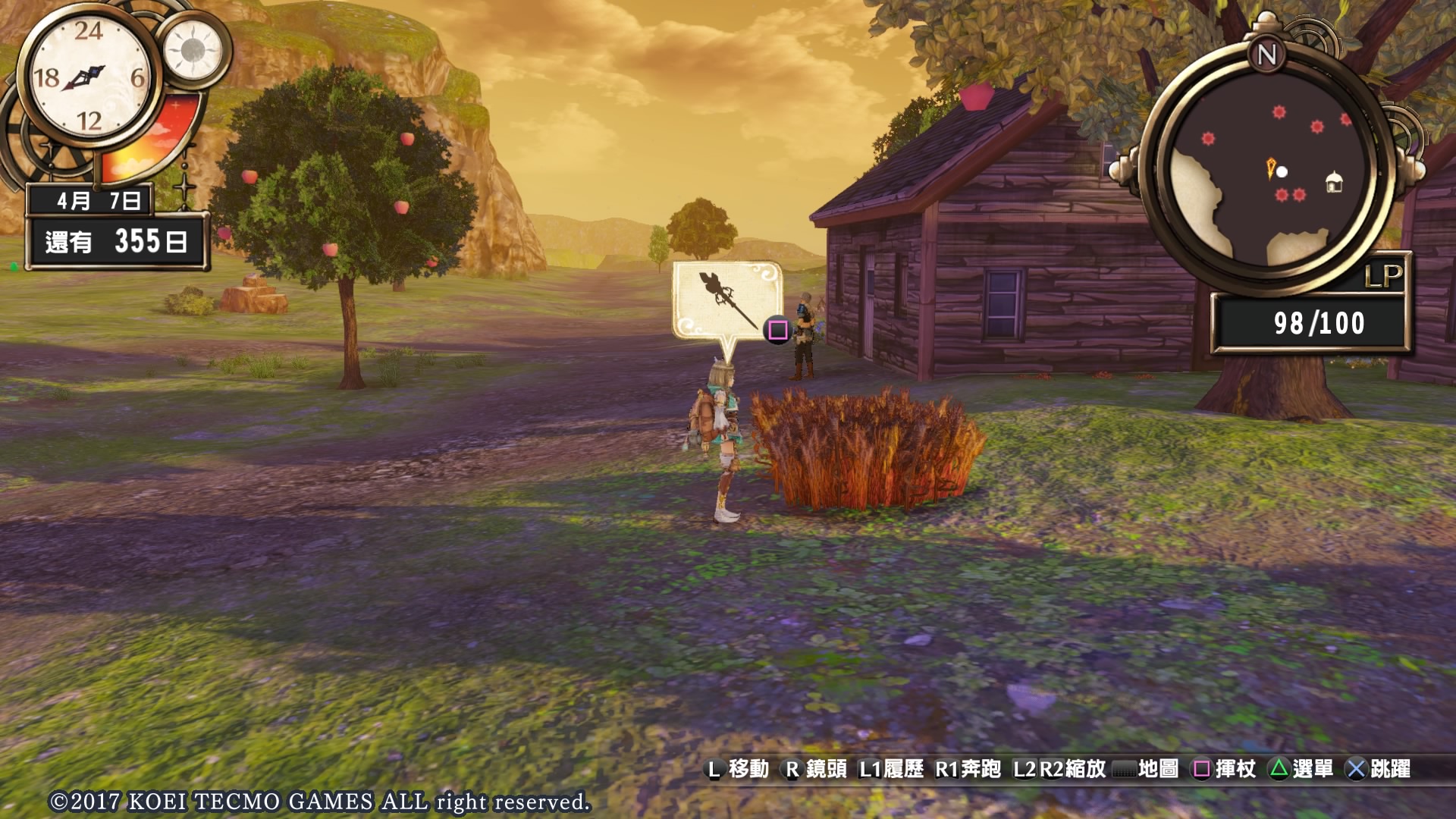The height and width of the screenshot is (819, 1456).
Task: Select the house marker on the minimap
Action: (1334, 183)
